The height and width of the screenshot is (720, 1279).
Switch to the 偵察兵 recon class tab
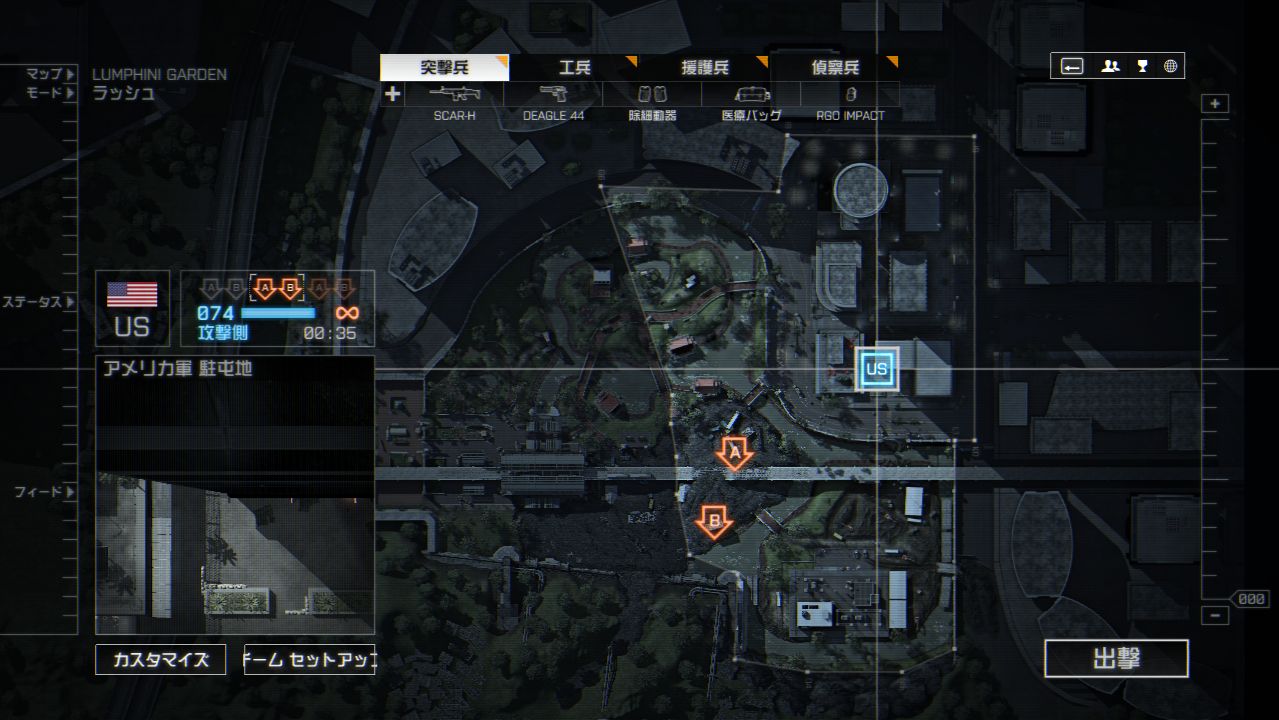tap(835, 68)
